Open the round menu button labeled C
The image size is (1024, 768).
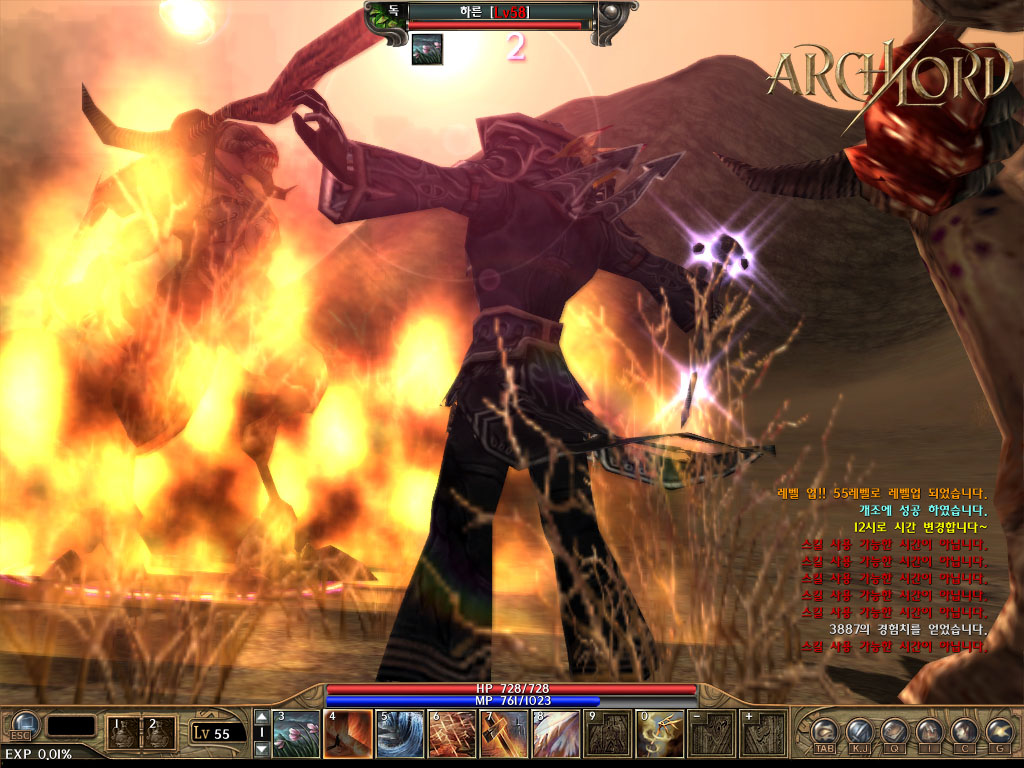[x=963, y=731]
